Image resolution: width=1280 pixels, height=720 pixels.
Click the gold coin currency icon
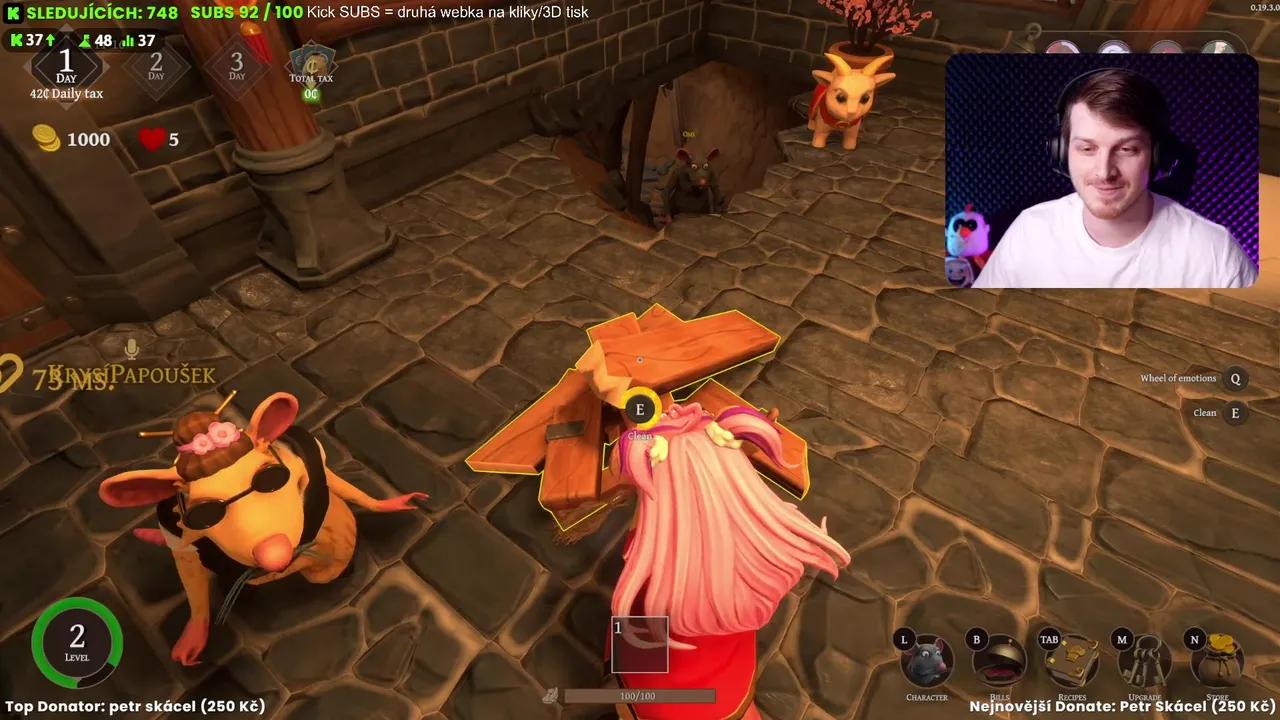[44, 139]
